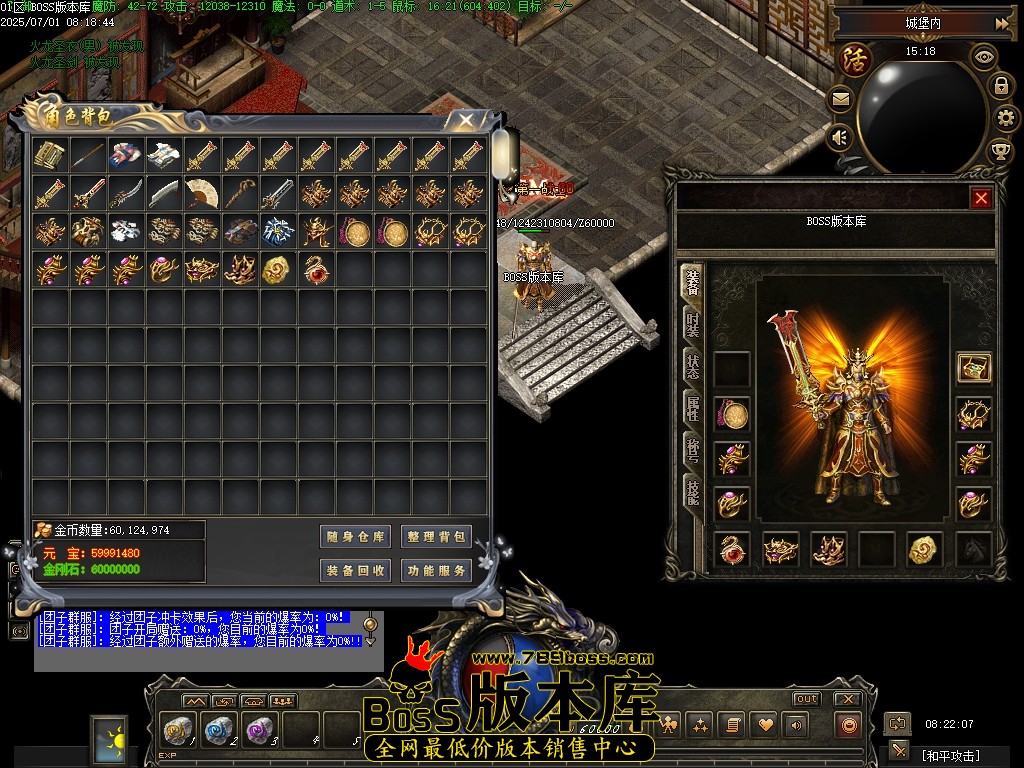Click the treasure chest equipment slot
The width and height of the screenshot is (1024, 768).
pyautogui.click(x=973, y=368)
